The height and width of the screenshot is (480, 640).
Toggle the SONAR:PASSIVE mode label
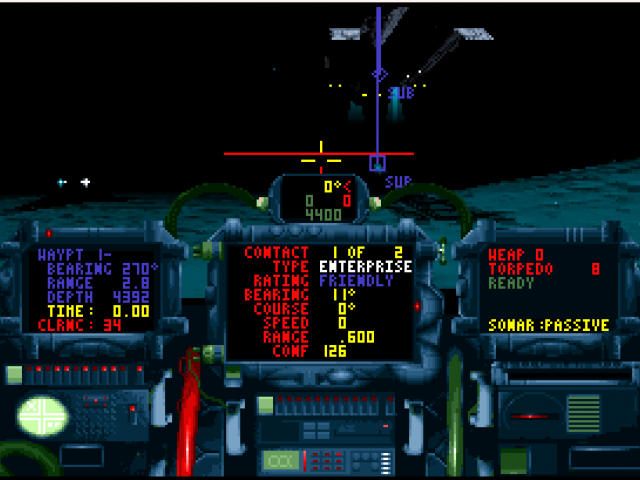(546, 326)
